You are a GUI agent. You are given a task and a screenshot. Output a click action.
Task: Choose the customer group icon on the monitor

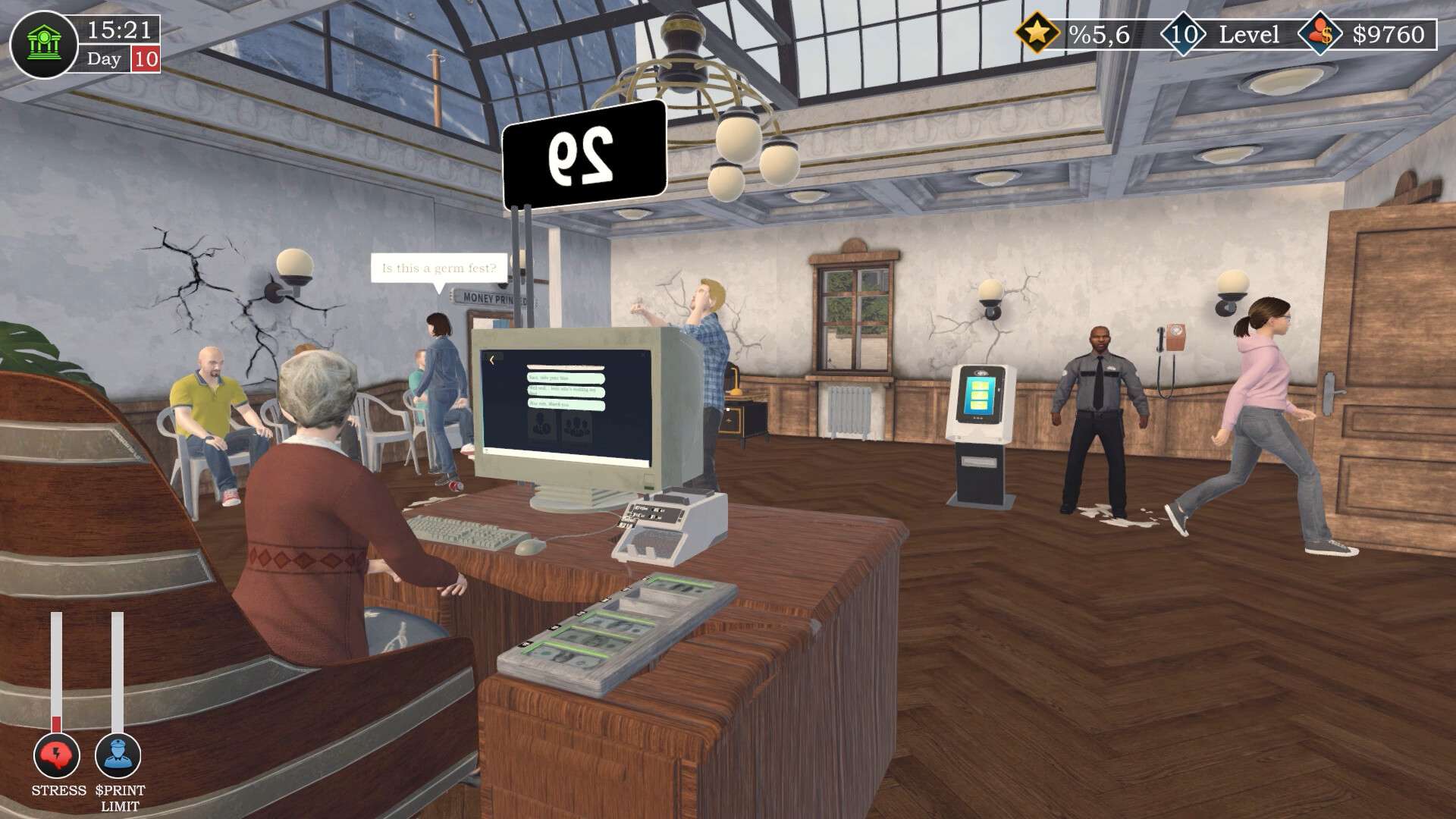tap(577, 426)
